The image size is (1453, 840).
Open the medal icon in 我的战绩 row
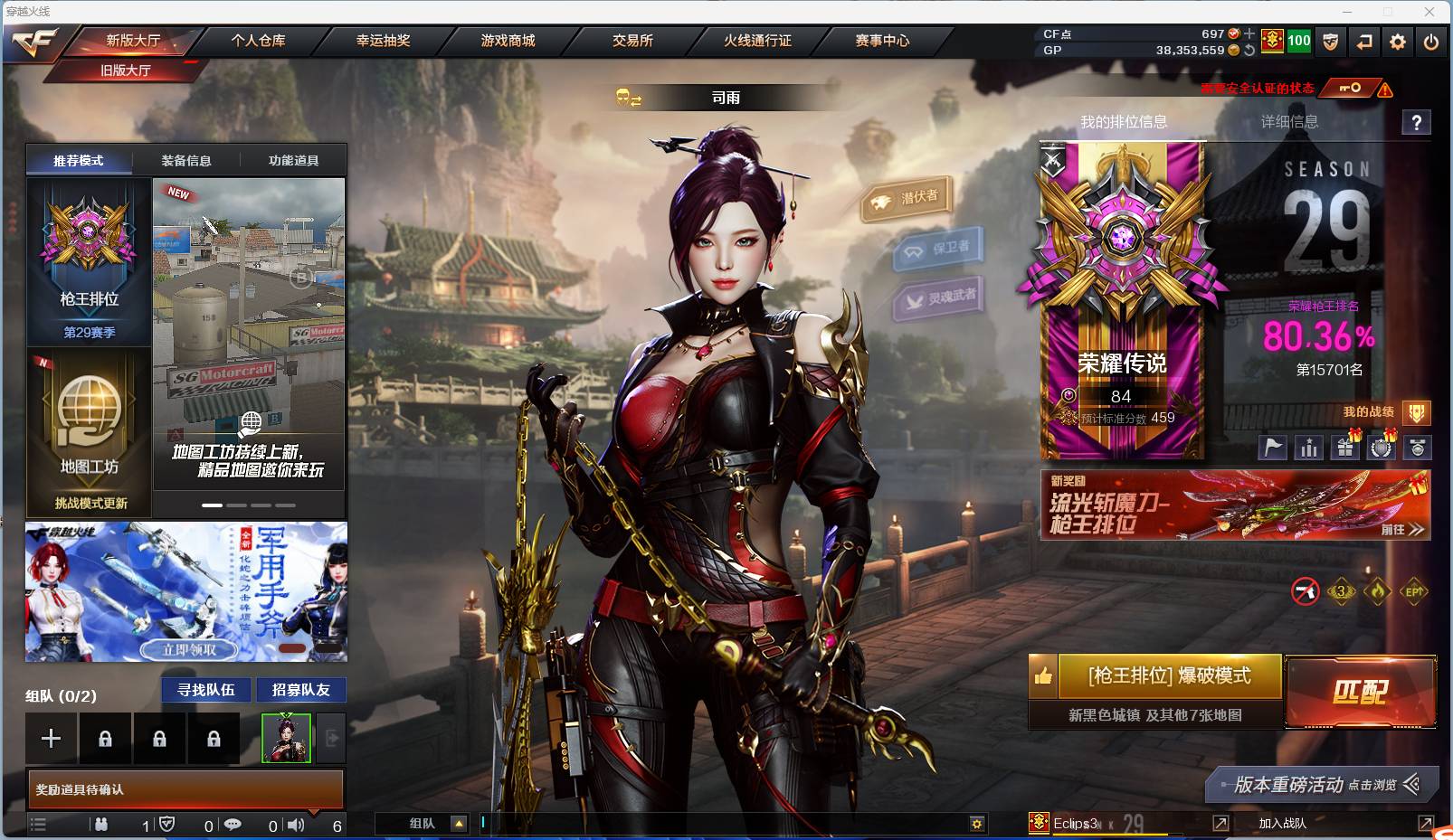tap(1416, 447)
